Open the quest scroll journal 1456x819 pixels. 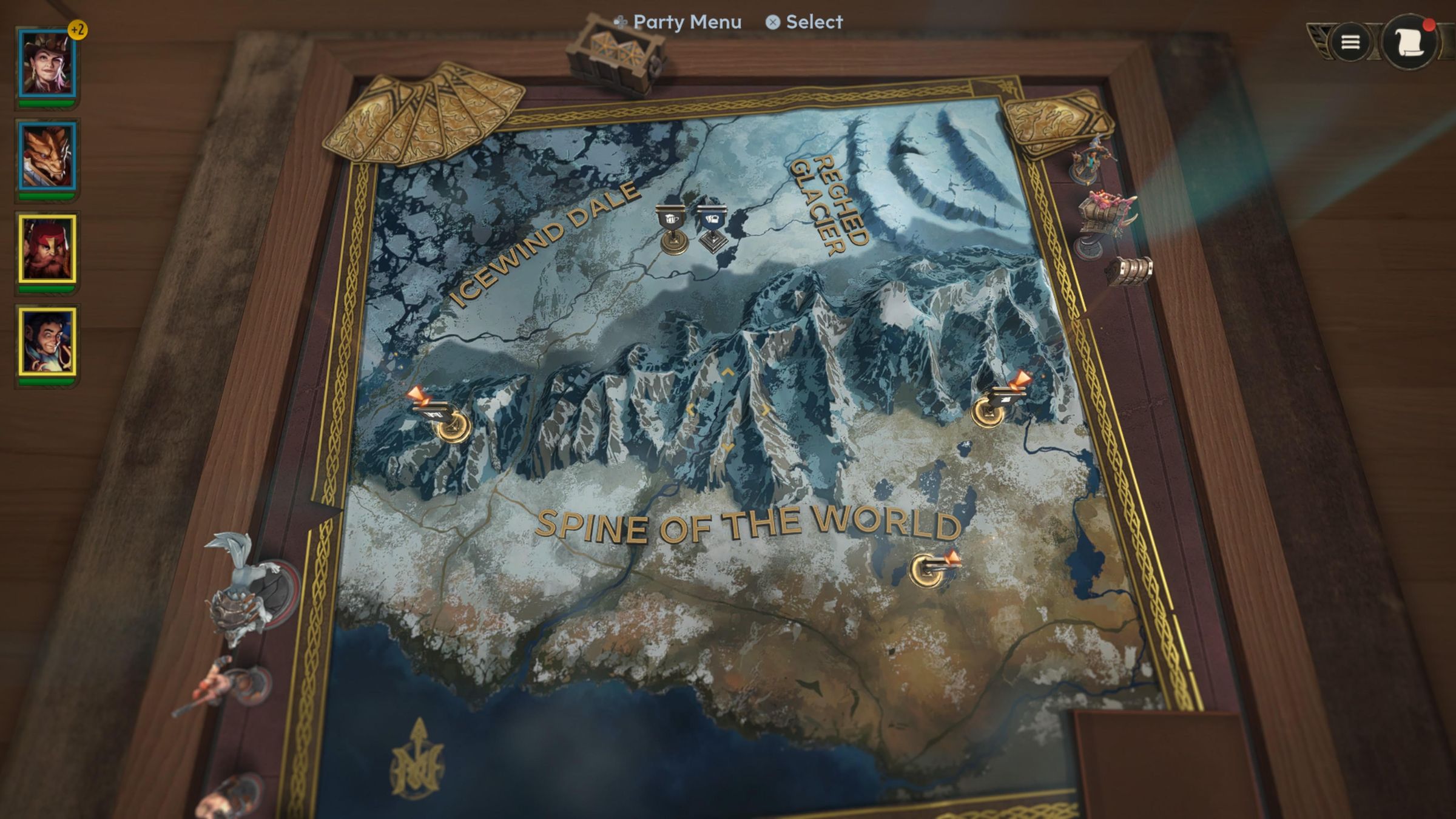point(1409,42)
